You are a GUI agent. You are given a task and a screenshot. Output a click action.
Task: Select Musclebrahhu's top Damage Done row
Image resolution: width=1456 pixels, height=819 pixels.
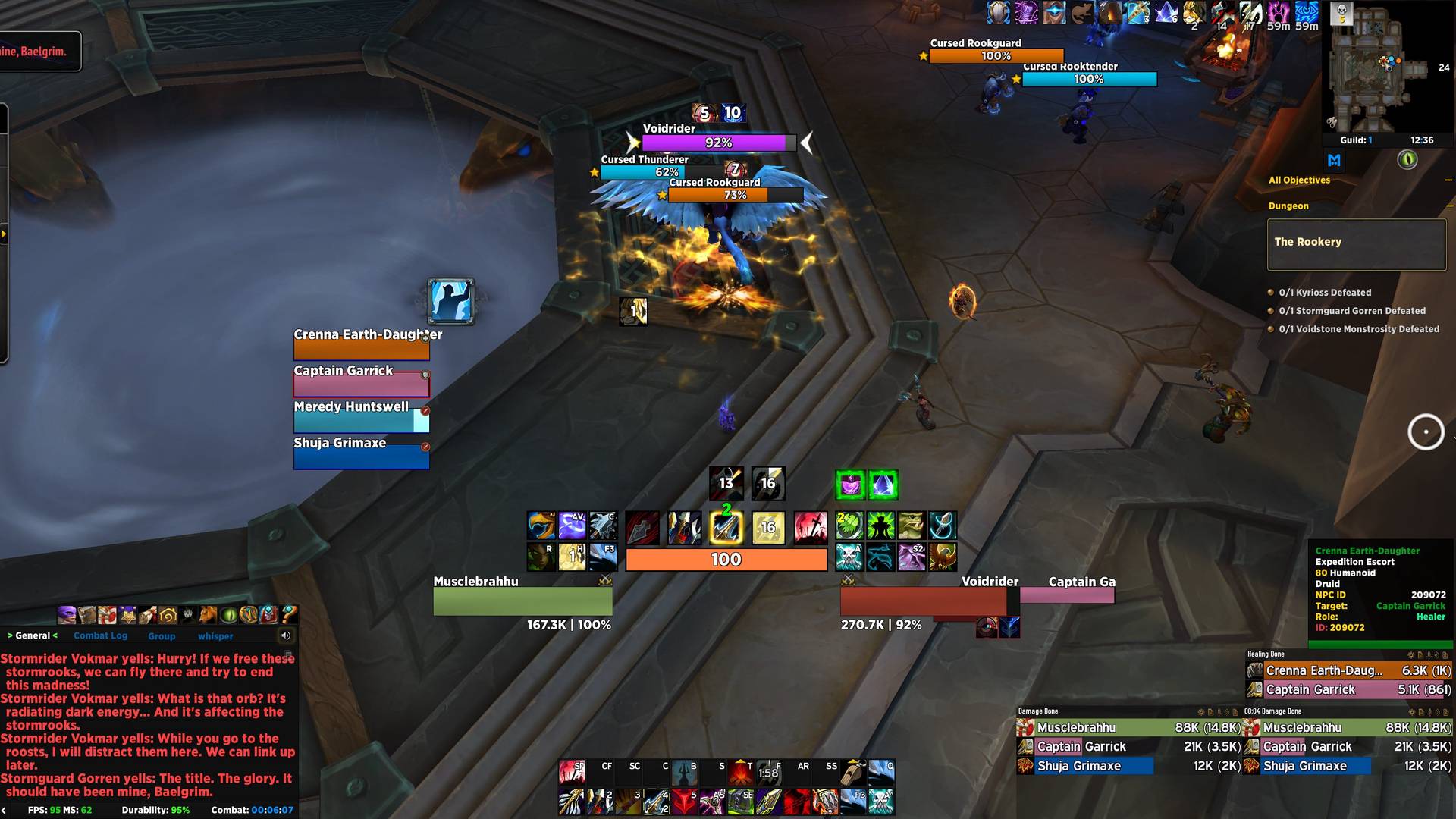tap(1128, 727)
